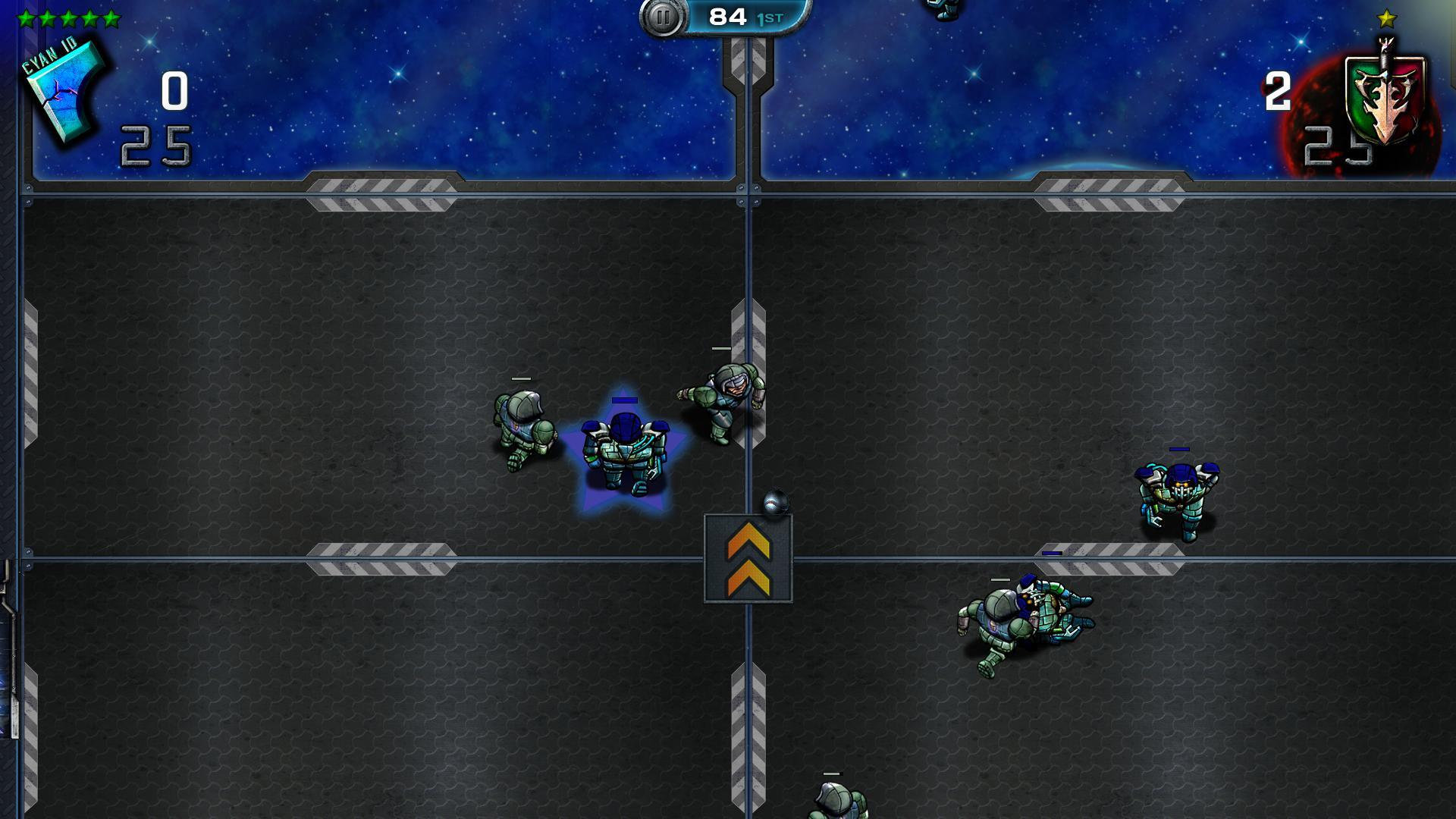Click the left 25 players-remaining counter
This screenshot has height=819, width=1456.
tap(157, 144)
